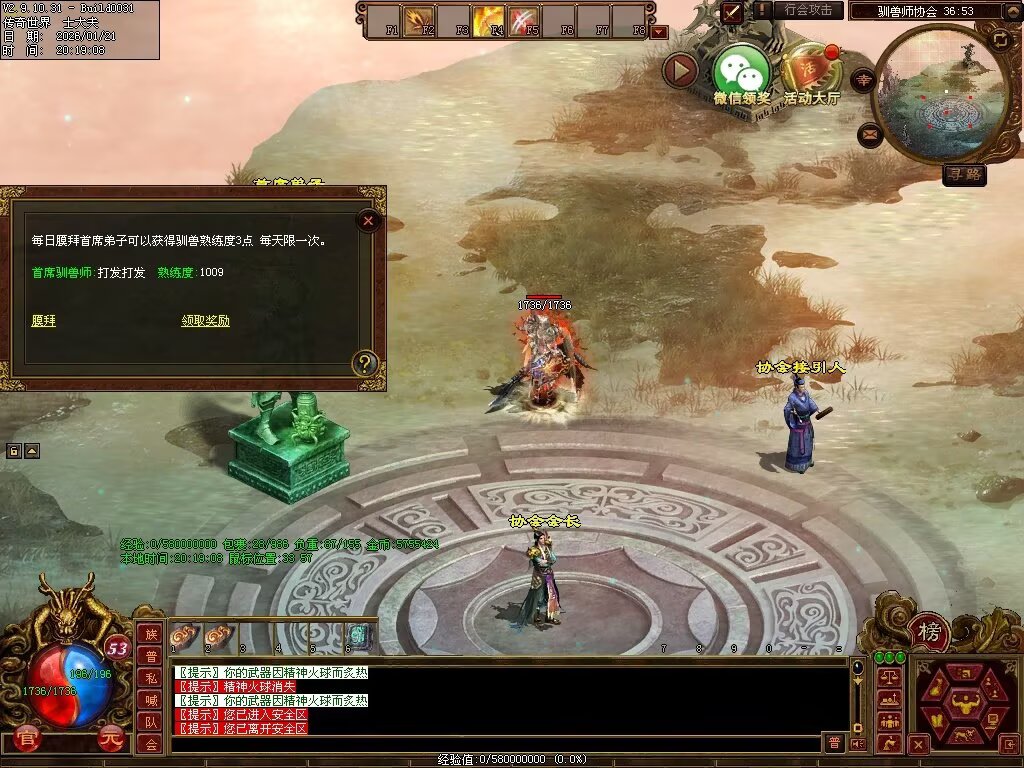Open the 榜 ranking board

(929, 632)
